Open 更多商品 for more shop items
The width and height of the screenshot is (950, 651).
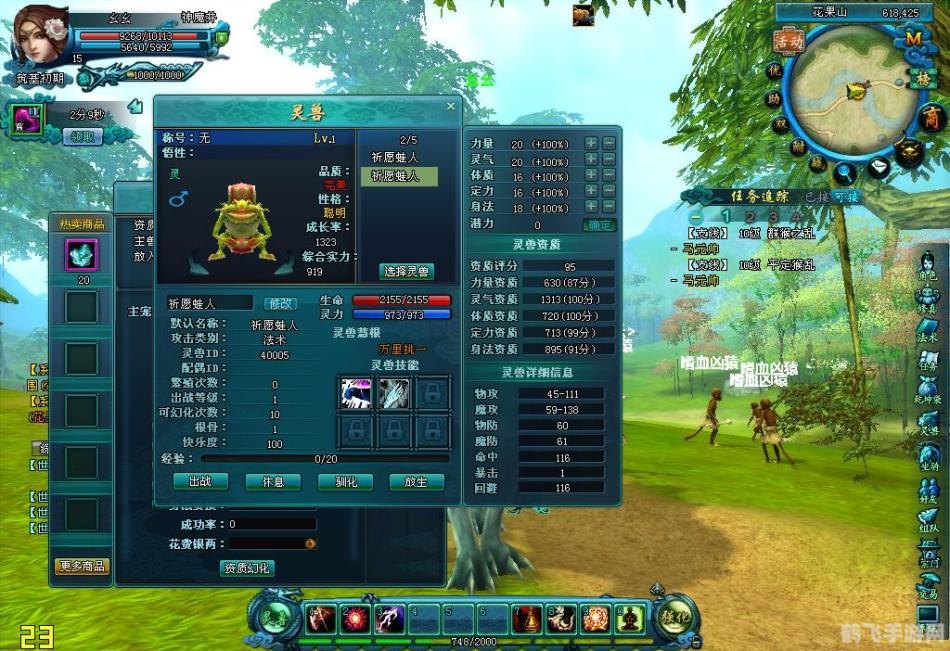click(x=82, y=566)
